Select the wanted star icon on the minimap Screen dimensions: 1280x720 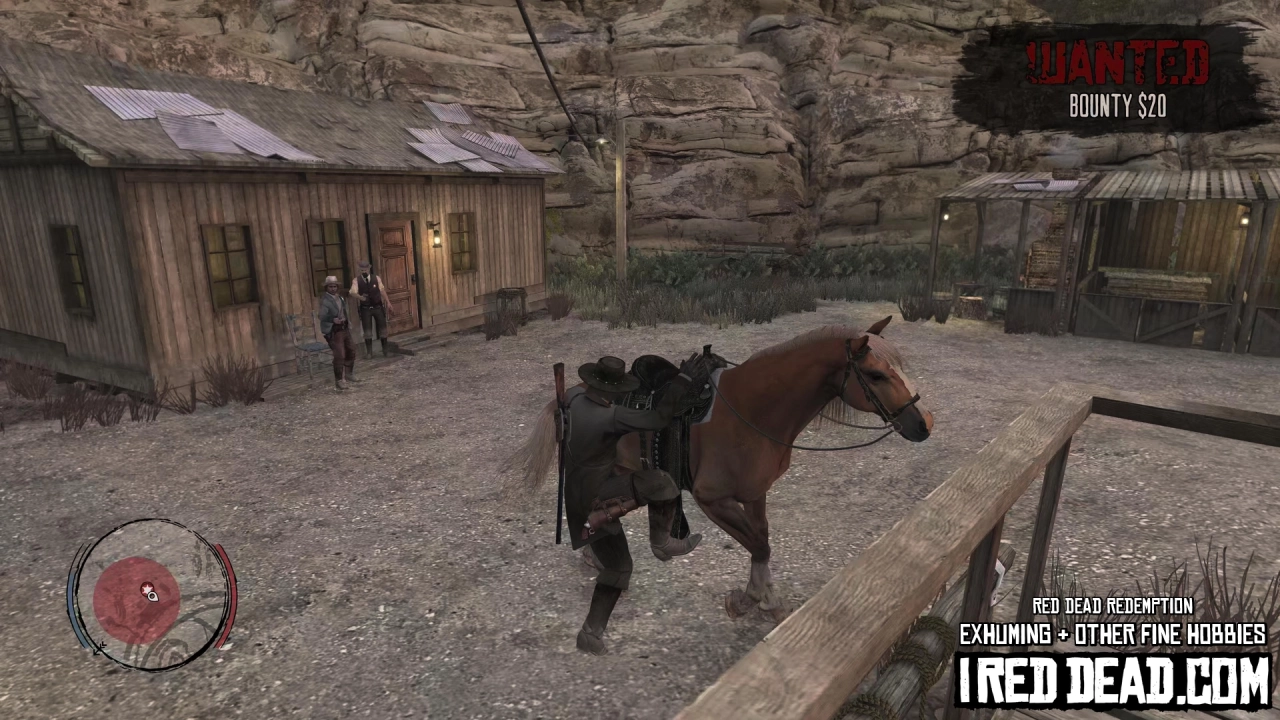(147, 587)
